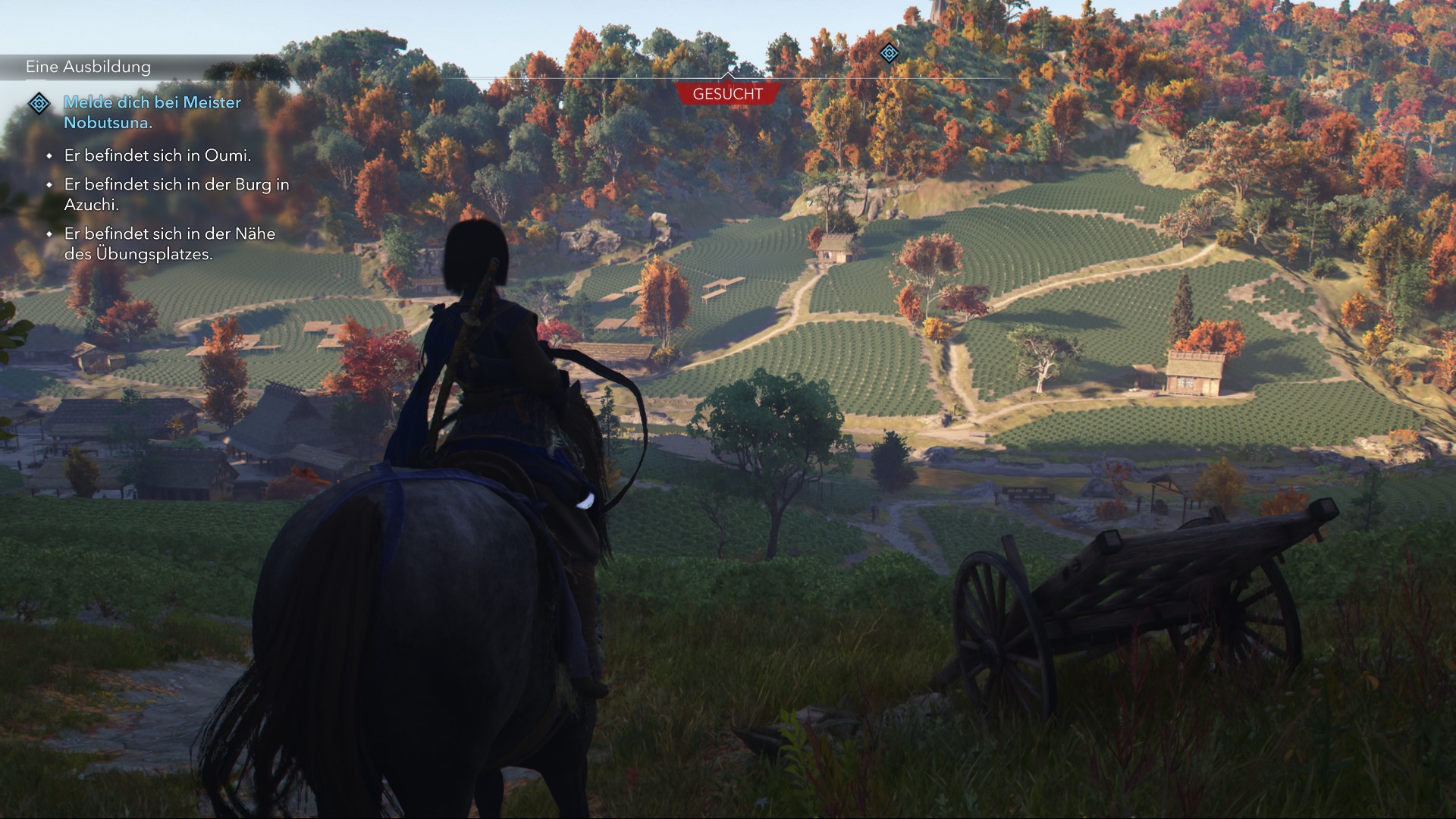Toggle the hint 'Er befindet sich in Oumi'
The image size is (1456, 819).
[158, 156]
